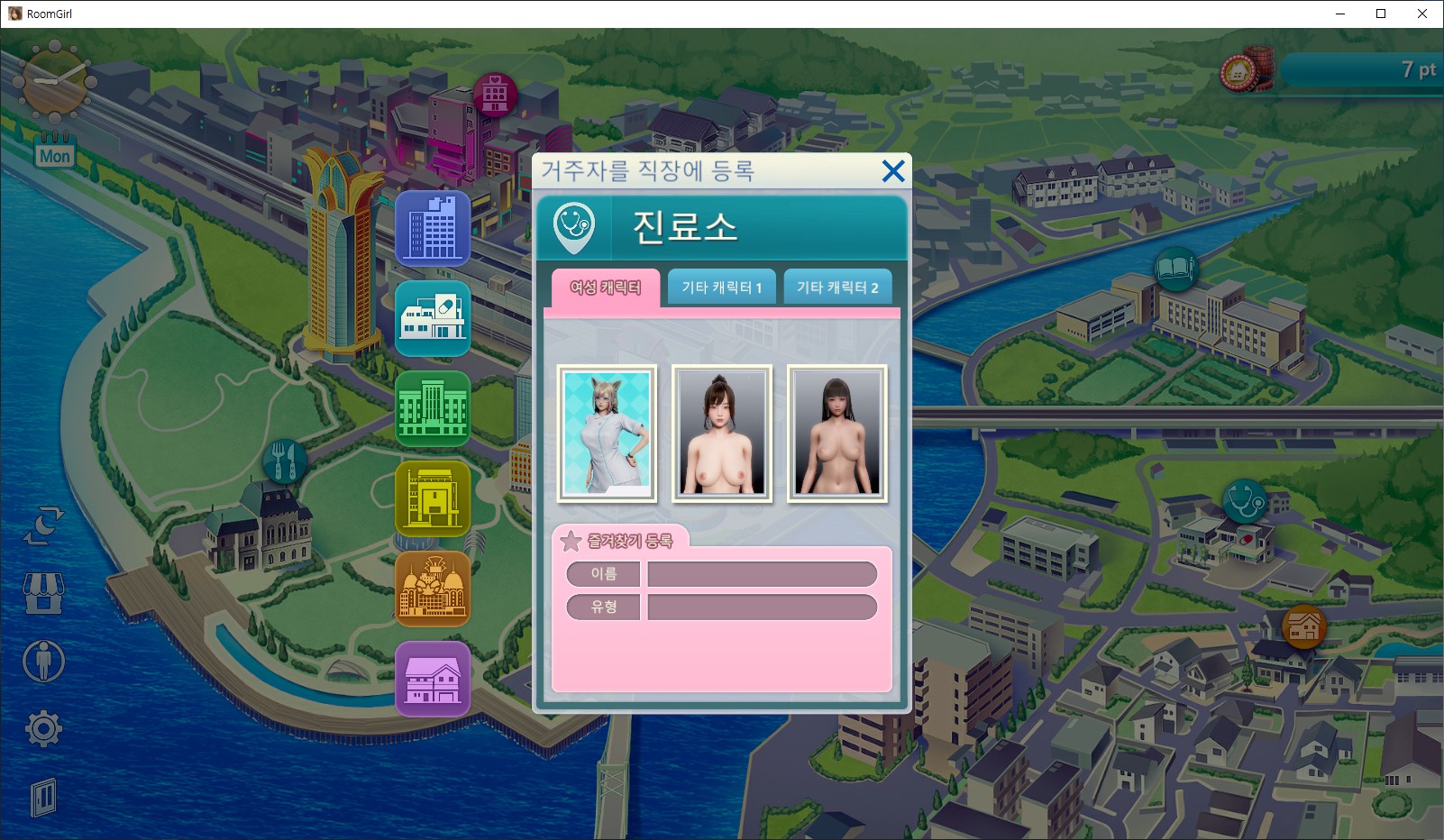Close the workplace registration dialog
Screen dimensions: 1444x840
[x=892, y=171]
